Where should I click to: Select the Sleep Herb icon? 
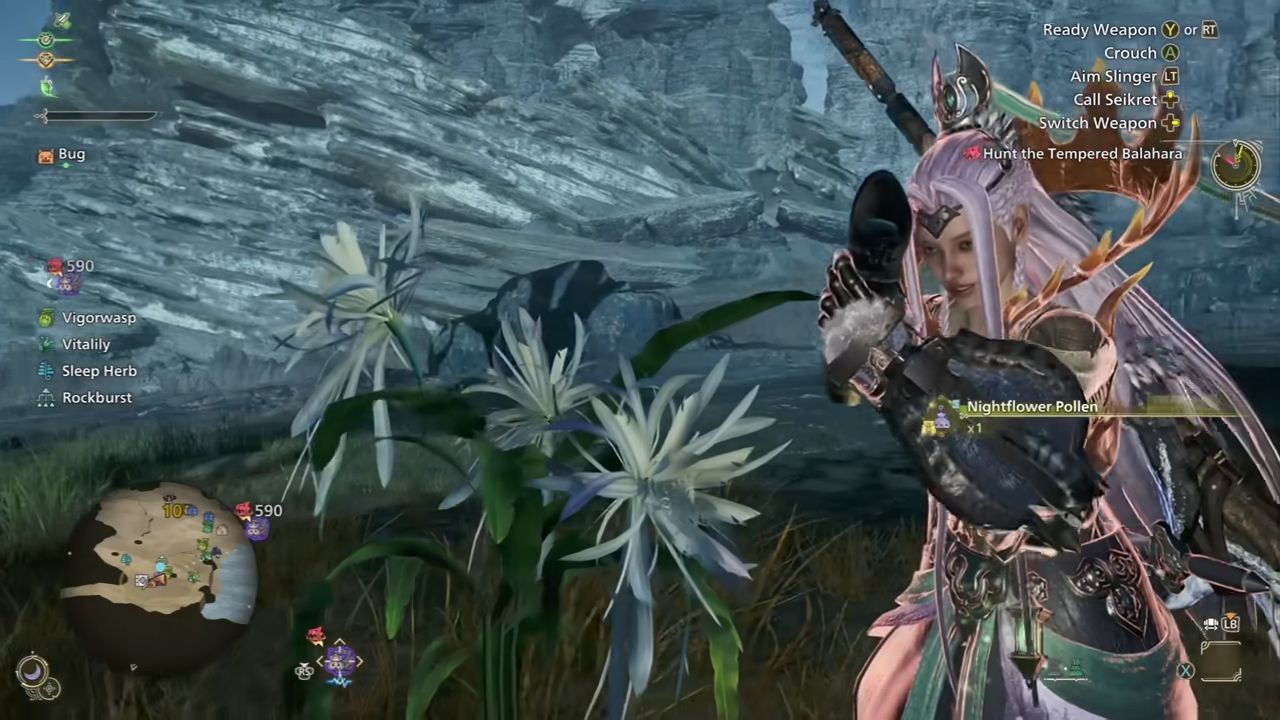click(44, 370)
